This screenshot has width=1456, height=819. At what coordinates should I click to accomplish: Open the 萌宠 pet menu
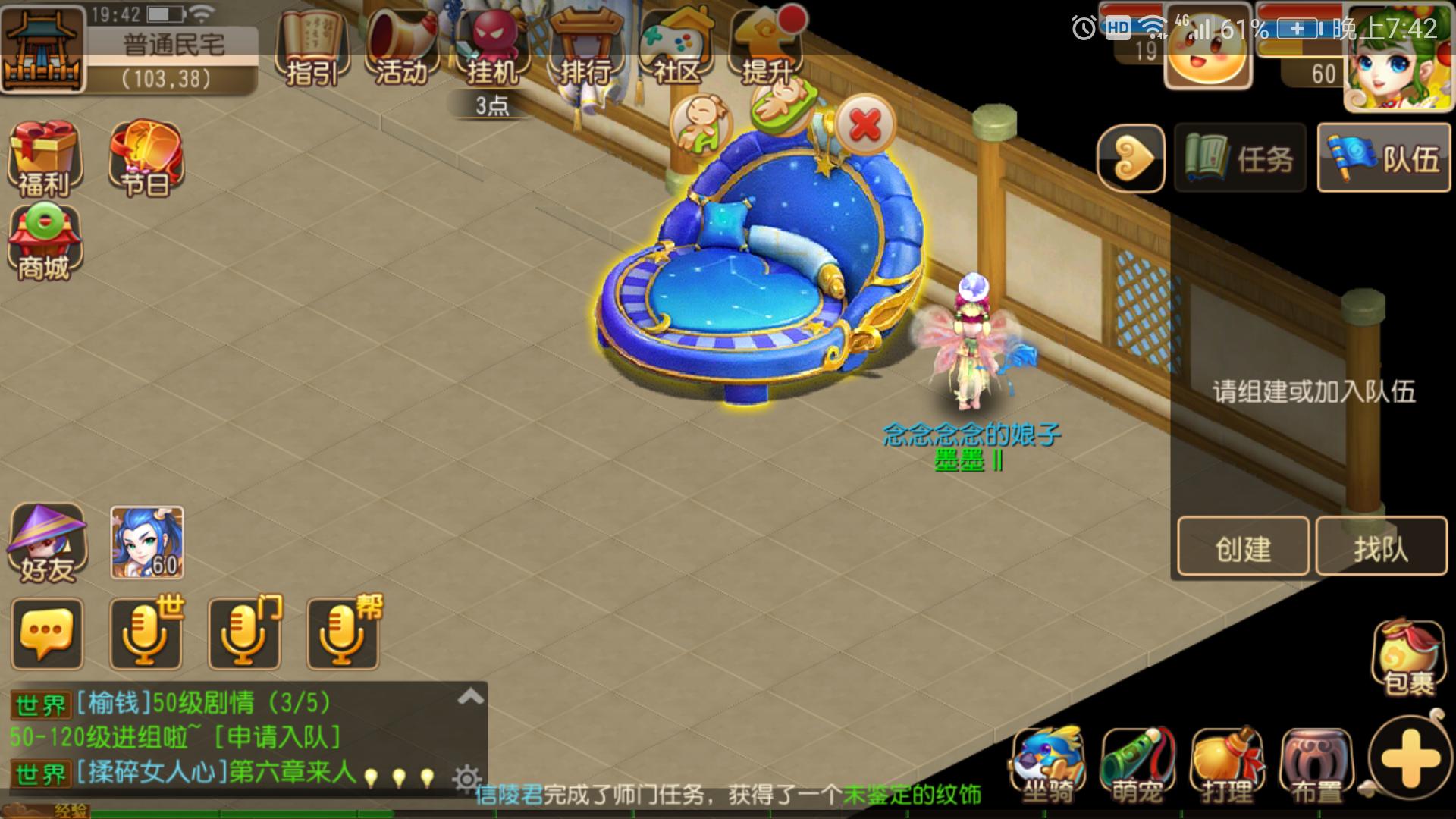[1137, 766]
